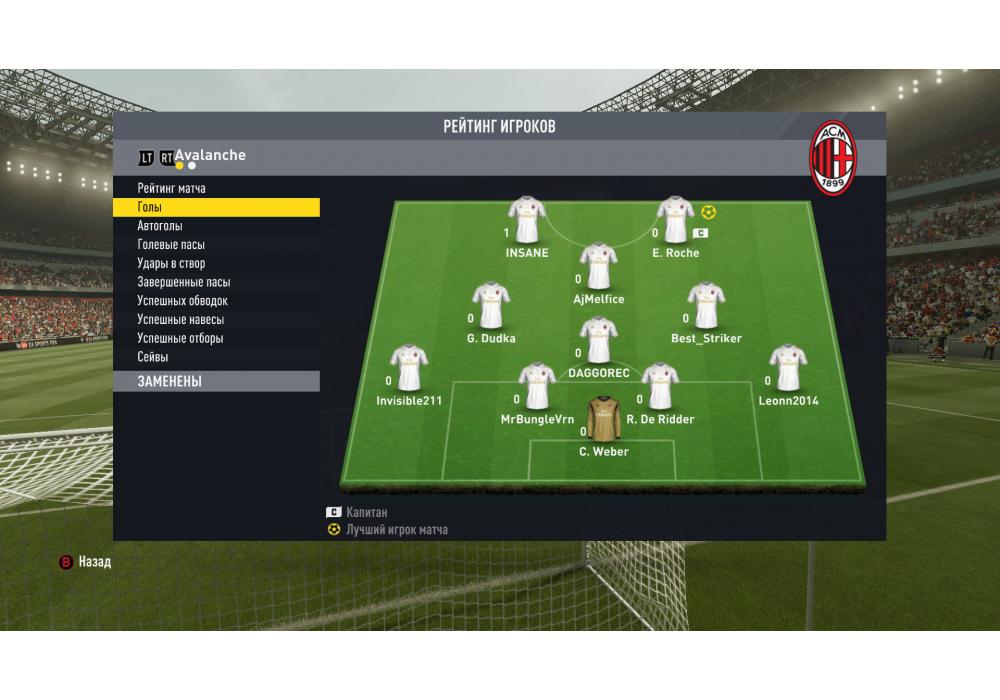Select G. Dudka's player shirt
The image size is (1000, 700).
pyautogui.click(x=491, y=306)
